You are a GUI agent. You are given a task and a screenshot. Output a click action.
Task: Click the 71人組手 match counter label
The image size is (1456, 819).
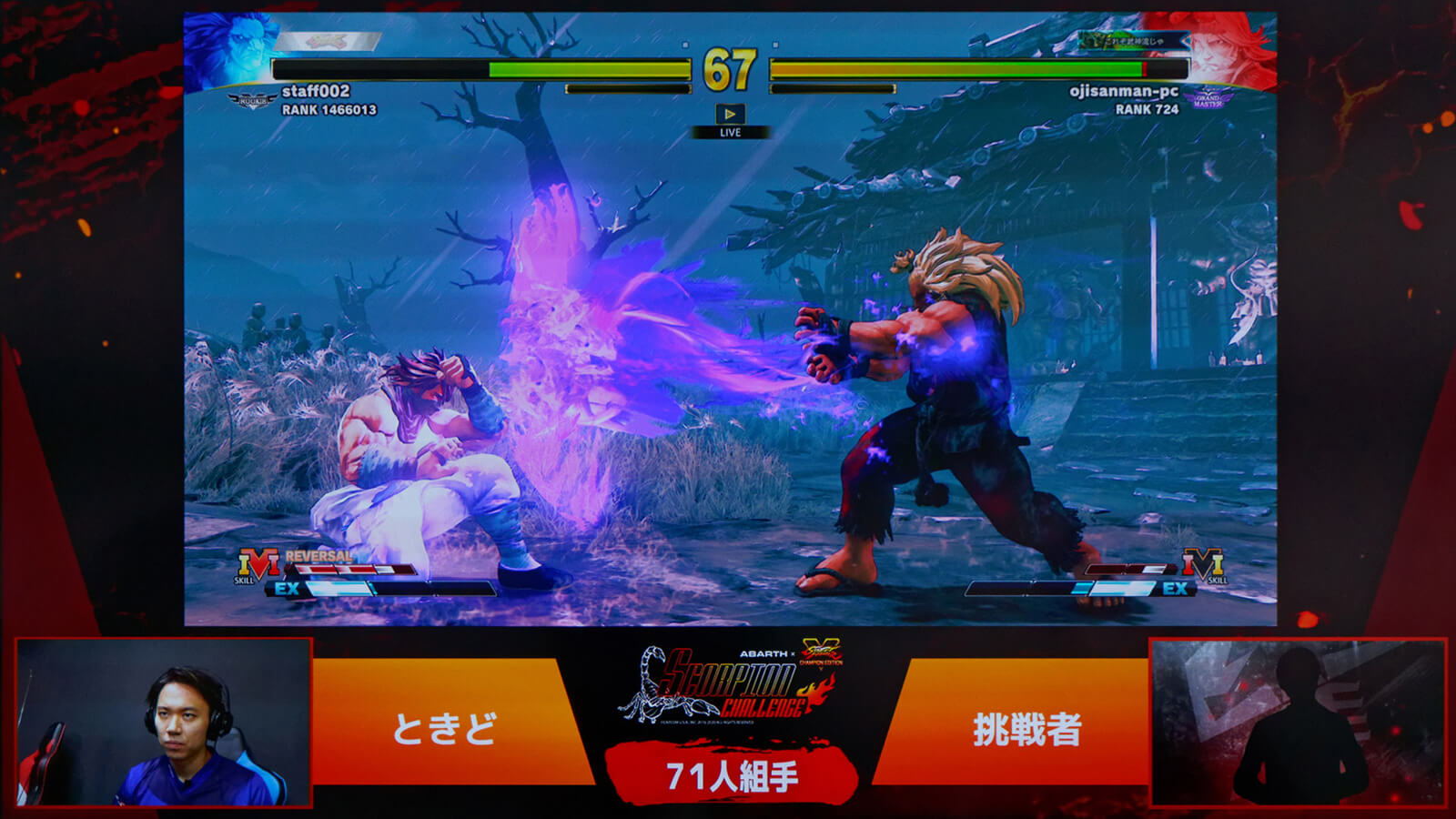coord(731,776)
